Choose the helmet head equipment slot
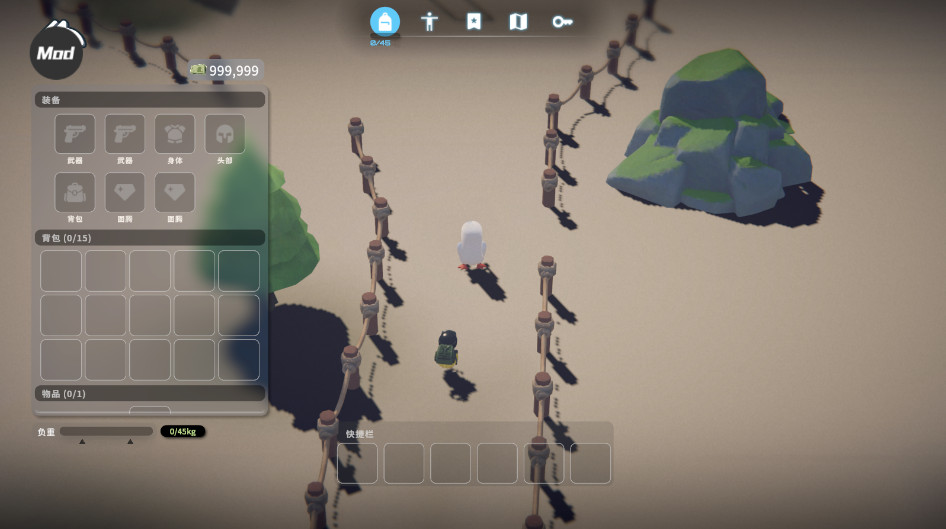 coord(225,134)
